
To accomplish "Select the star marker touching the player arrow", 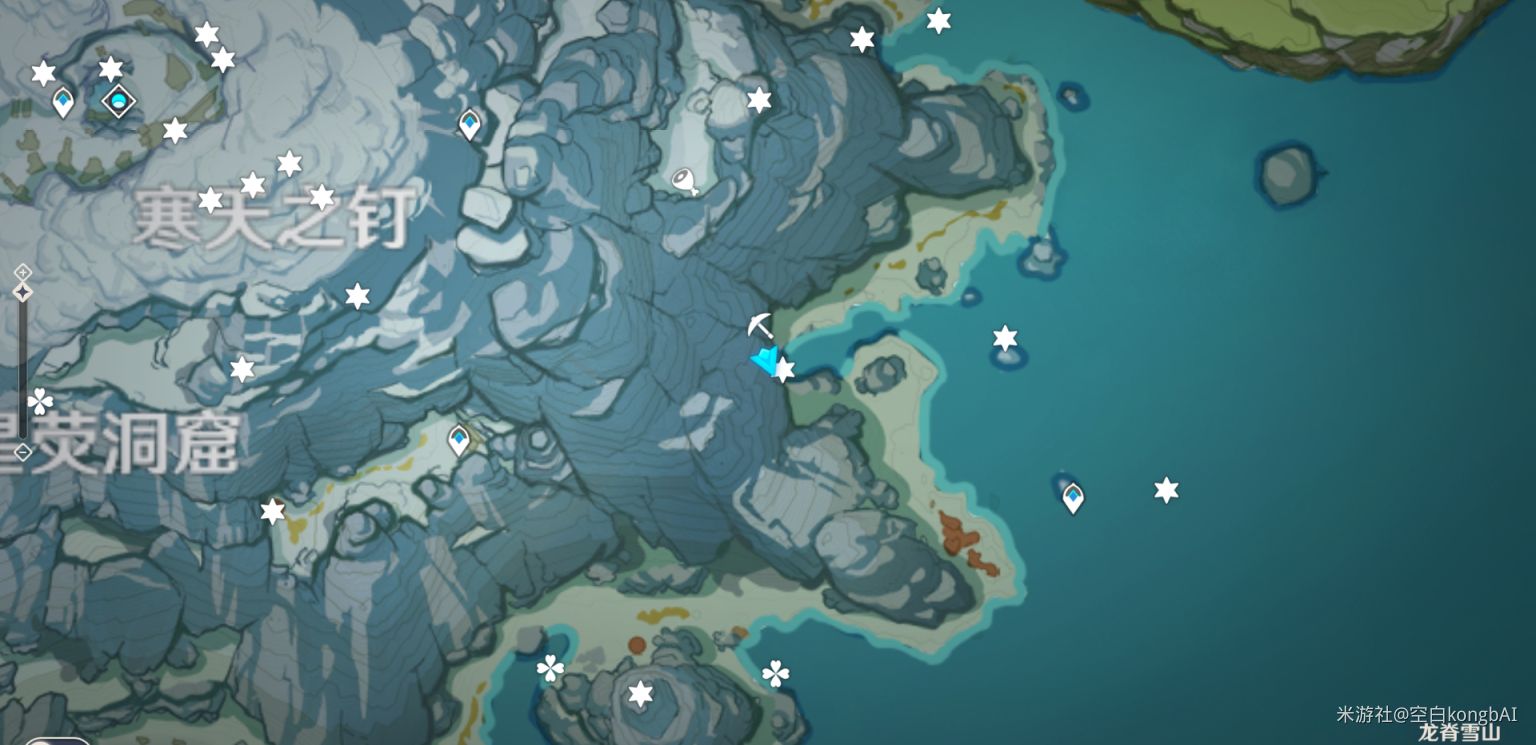I will click(x=784, y=370).
